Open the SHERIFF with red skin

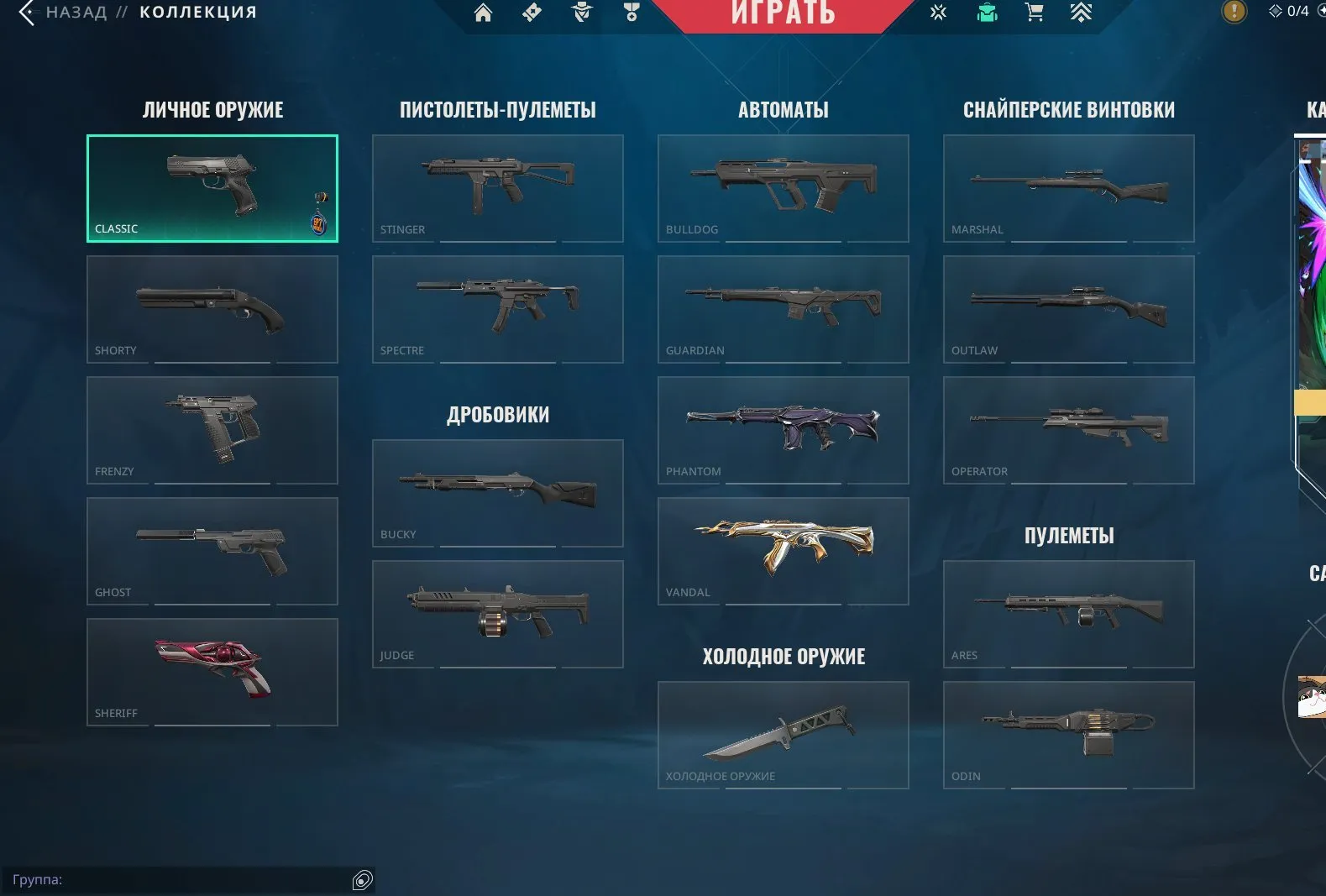pos(211,672)
